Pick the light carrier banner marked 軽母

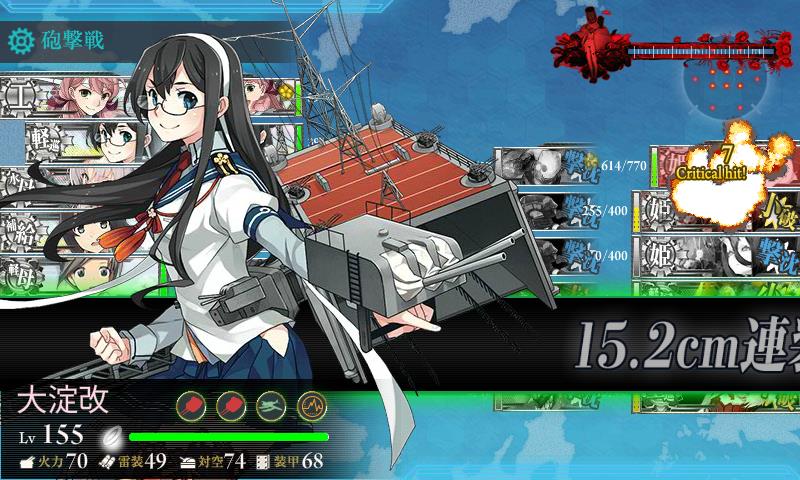pyautogui.click(x=50, y=272)
